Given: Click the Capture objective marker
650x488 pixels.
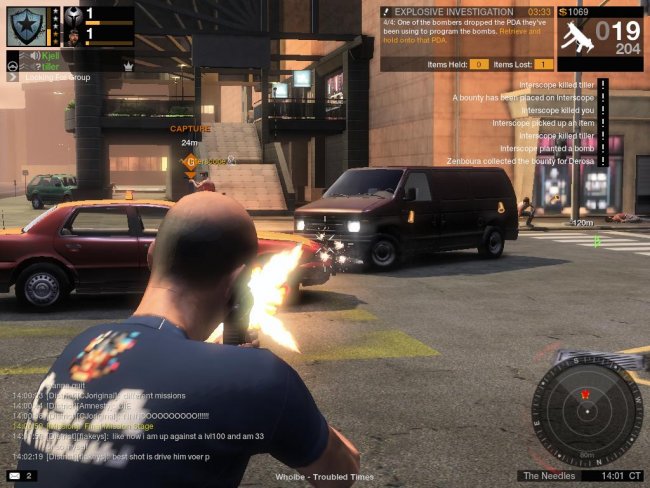Looking at the screenshot, I should pos(190,129).
